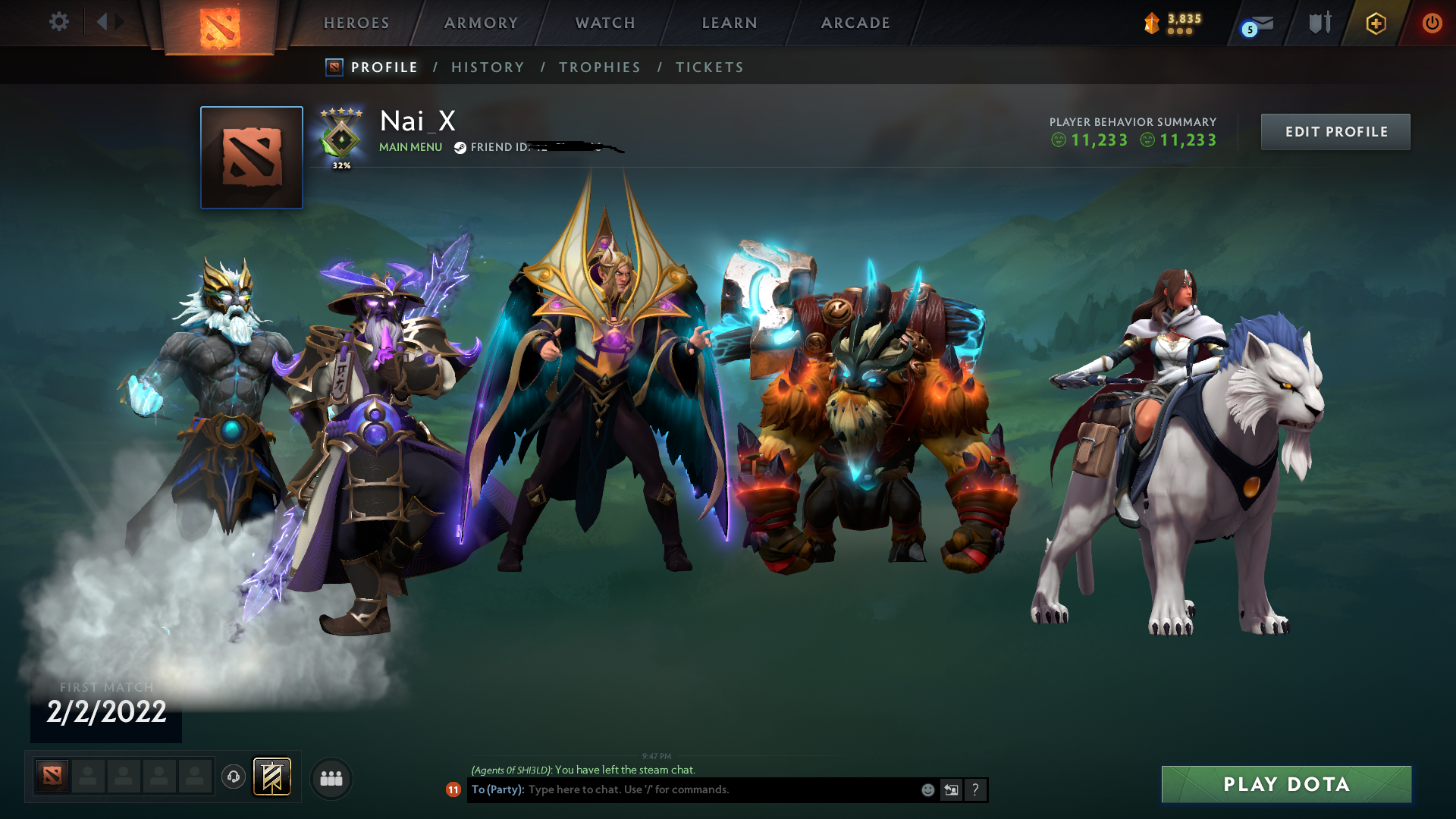Switch to the HISTORY tab
This screenshot has height=819, width=1456.
(488, 67)
